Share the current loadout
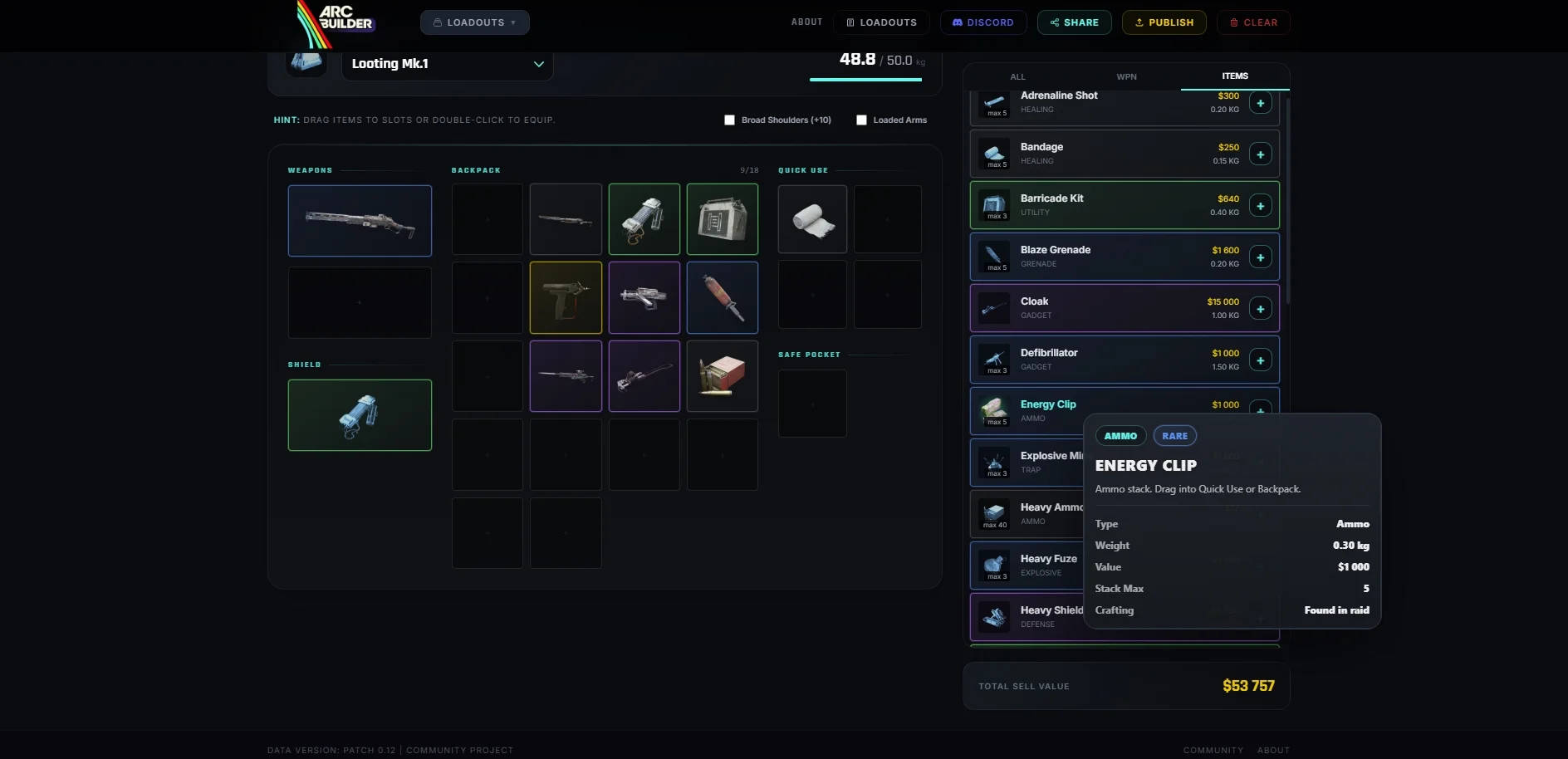Viewport: 1568px width, 759px height. 1074,22
